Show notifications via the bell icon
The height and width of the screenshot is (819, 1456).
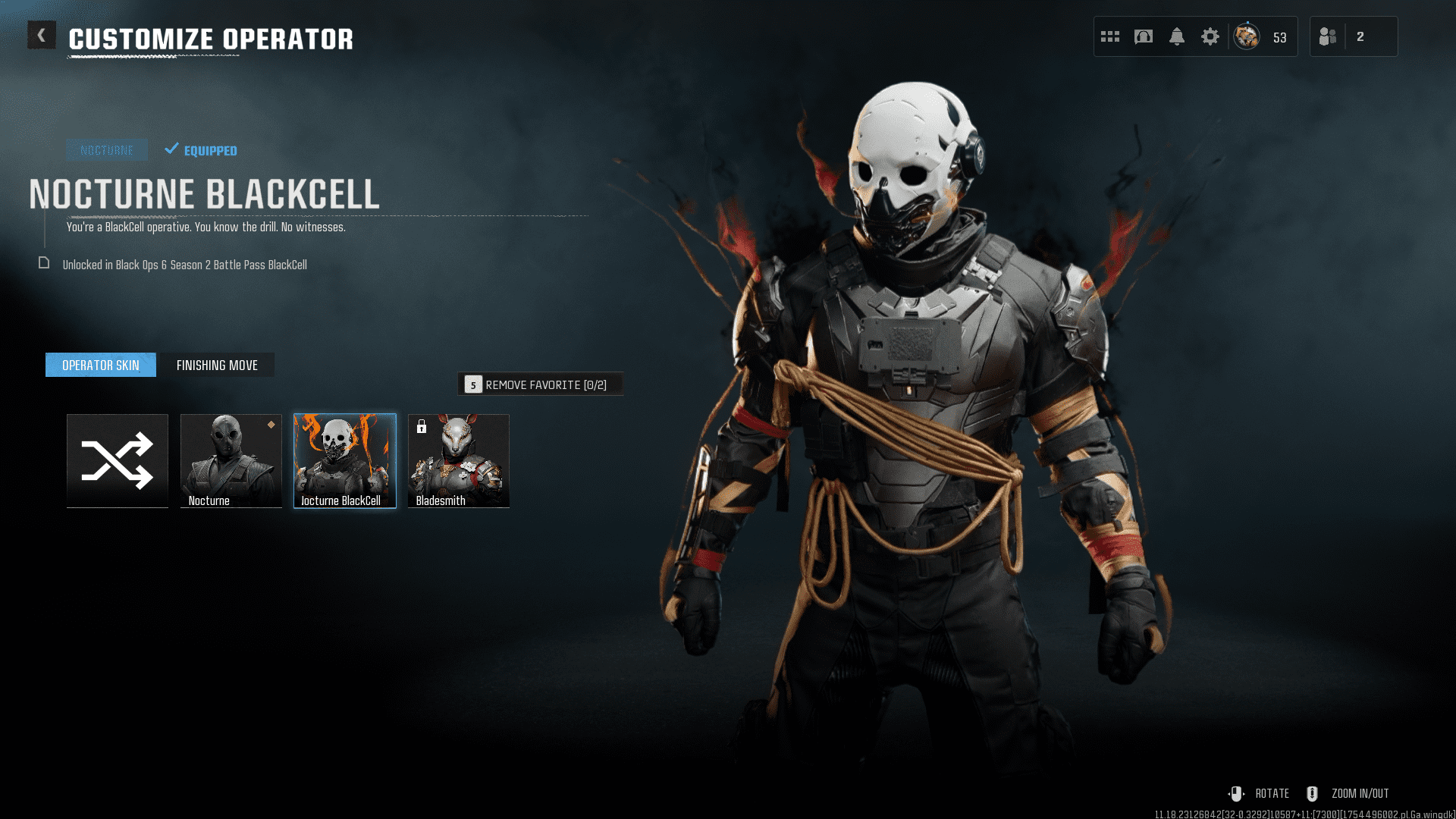[1177, 36]
